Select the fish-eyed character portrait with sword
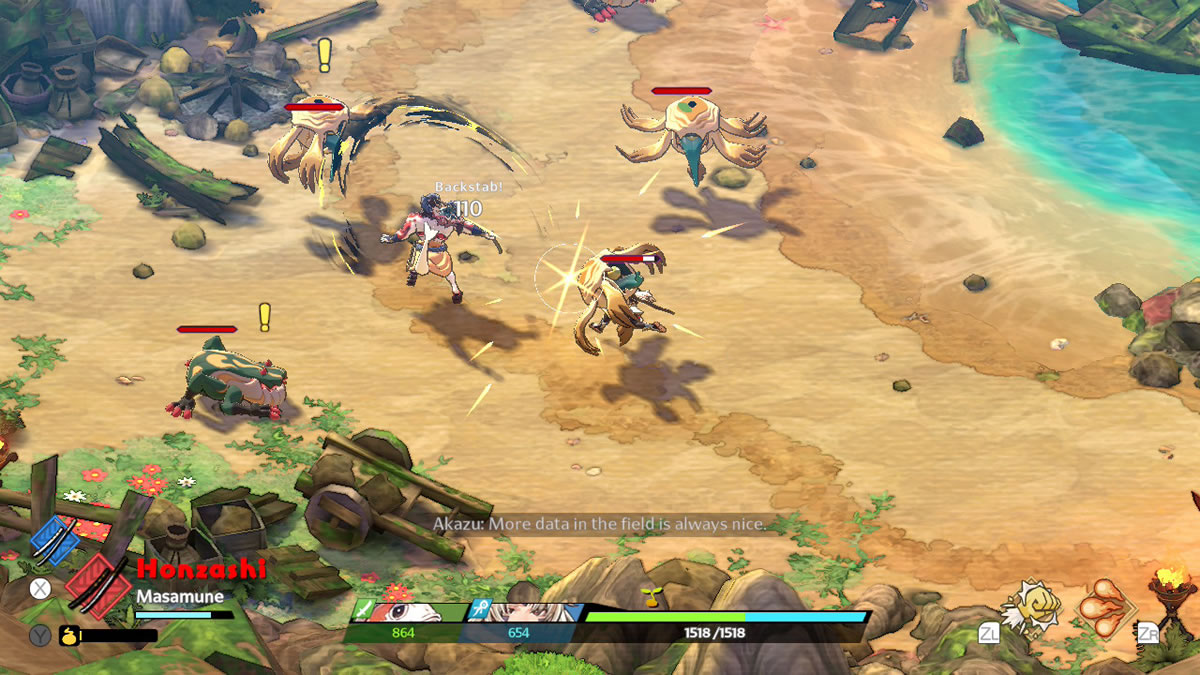1200x675 pixels. click(x=410, y=613)
